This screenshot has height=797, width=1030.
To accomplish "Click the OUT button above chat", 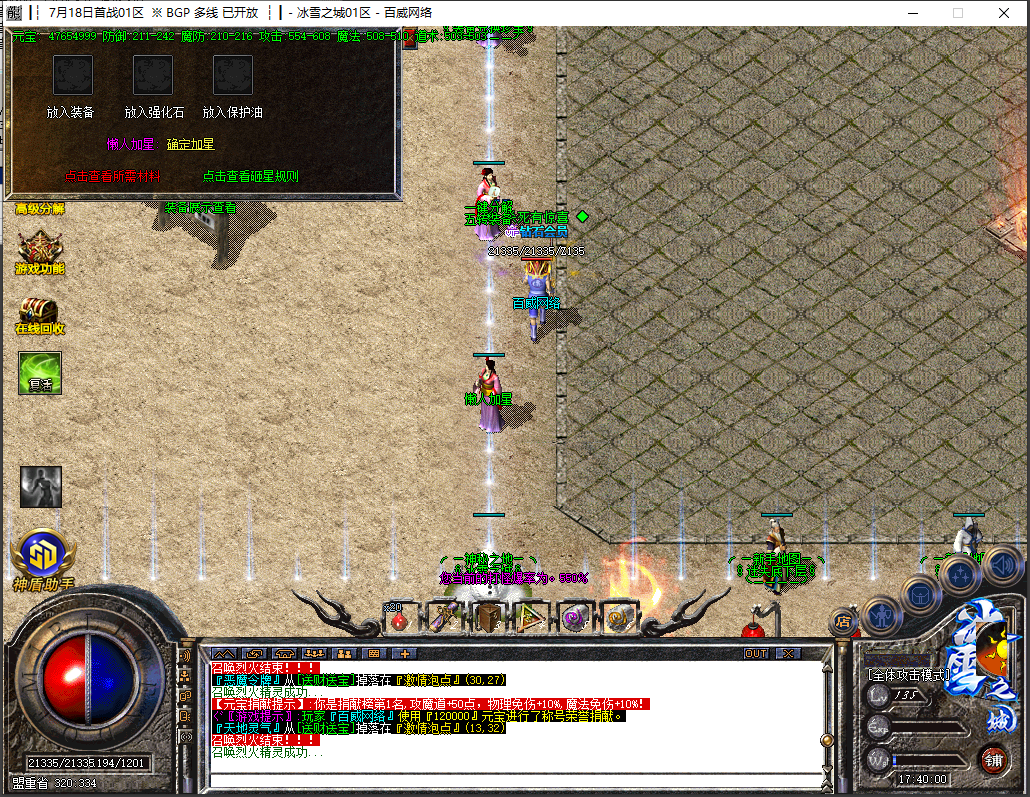I will (757, 653).
